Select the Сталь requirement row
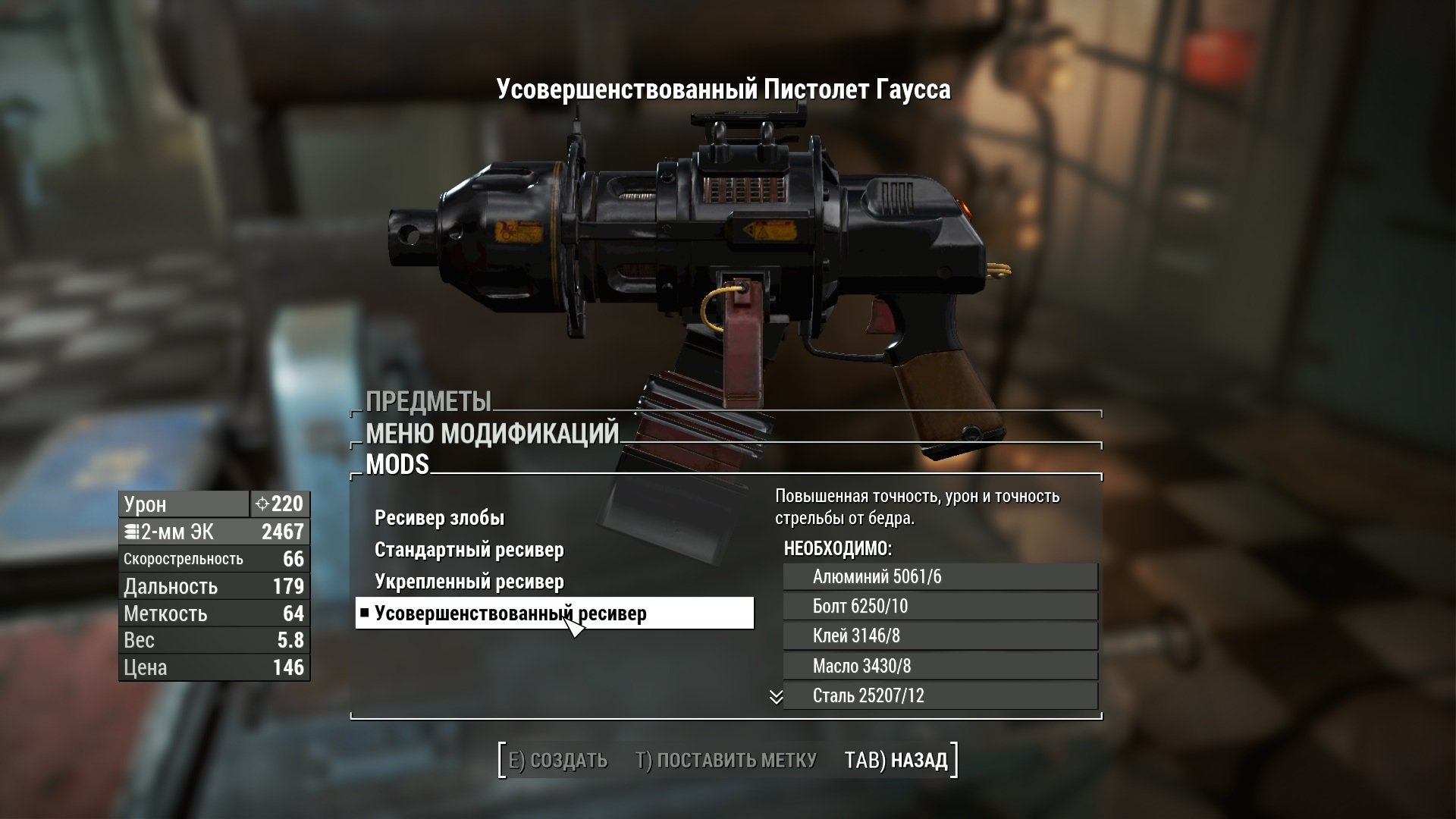Image resolution: width=1456 pixels, height=819 pixels. [940, 696]
